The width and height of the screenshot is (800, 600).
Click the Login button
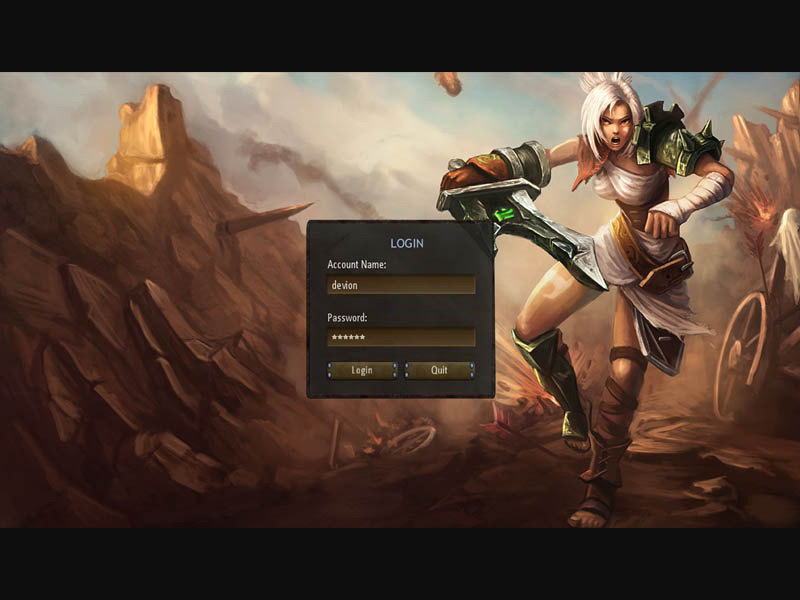pos(362,370)
